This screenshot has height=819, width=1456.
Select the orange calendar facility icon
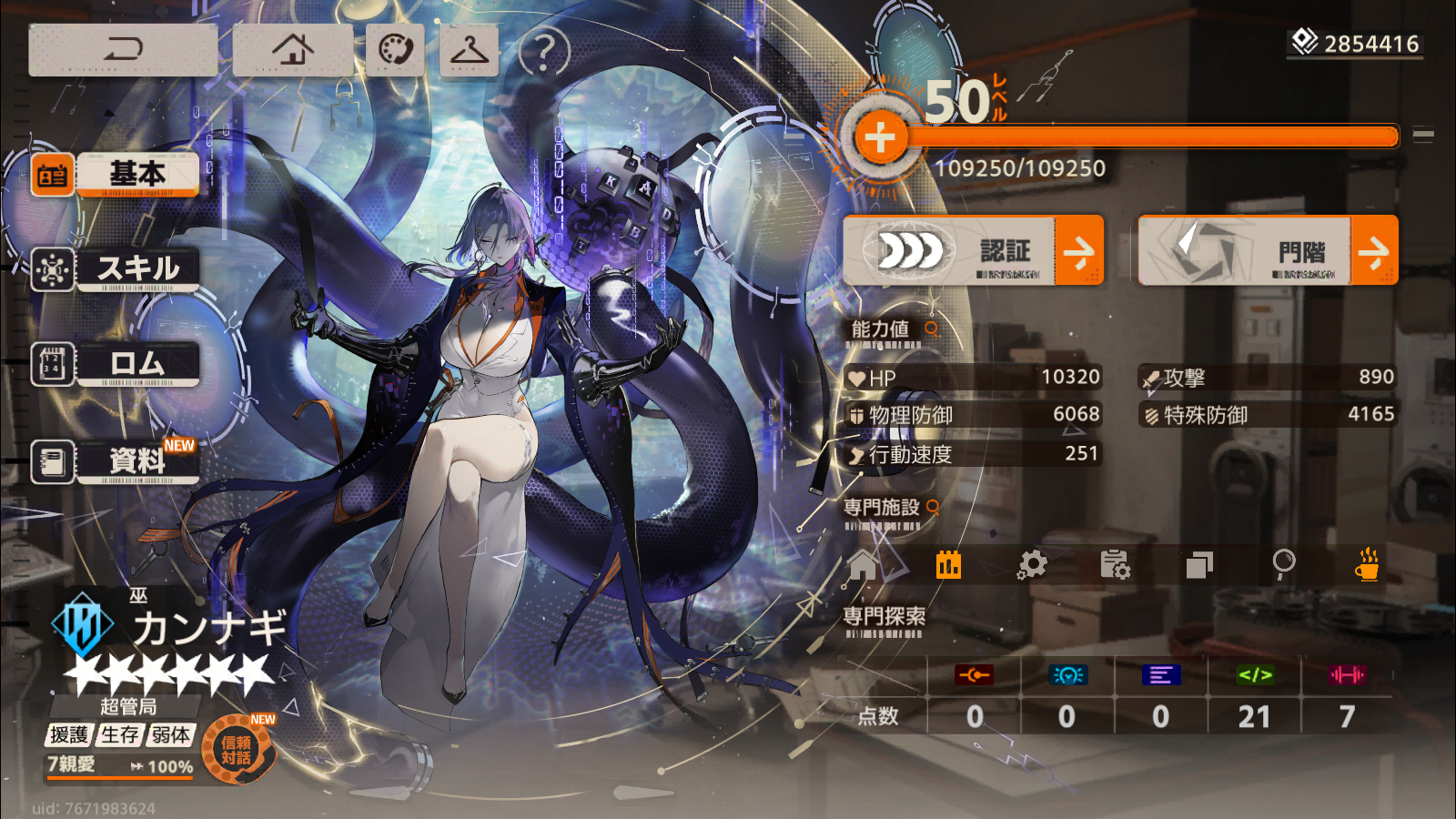tap(948, 565)
